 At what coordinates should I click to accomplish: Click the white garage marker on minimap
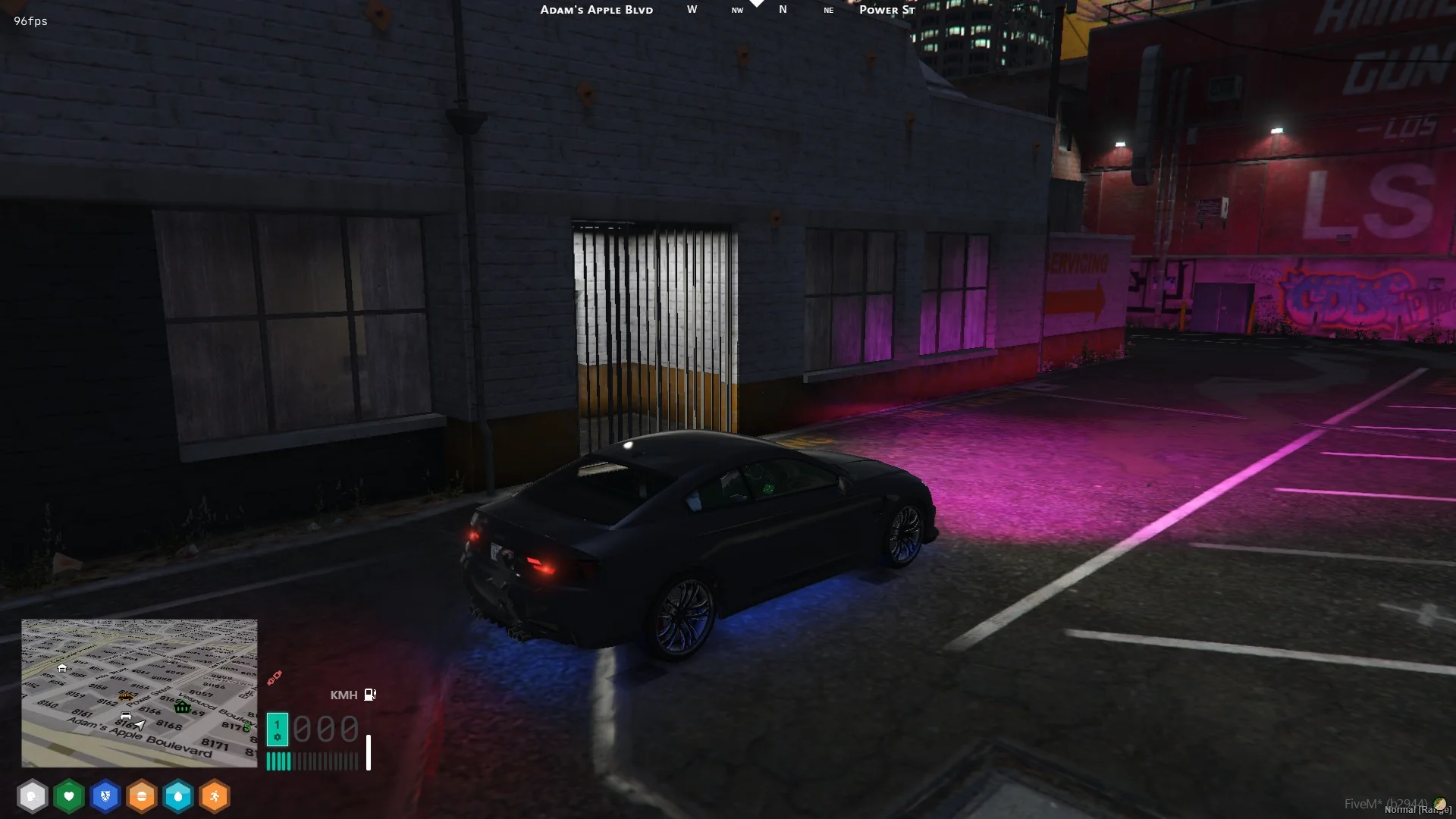(x=62, y=668)
